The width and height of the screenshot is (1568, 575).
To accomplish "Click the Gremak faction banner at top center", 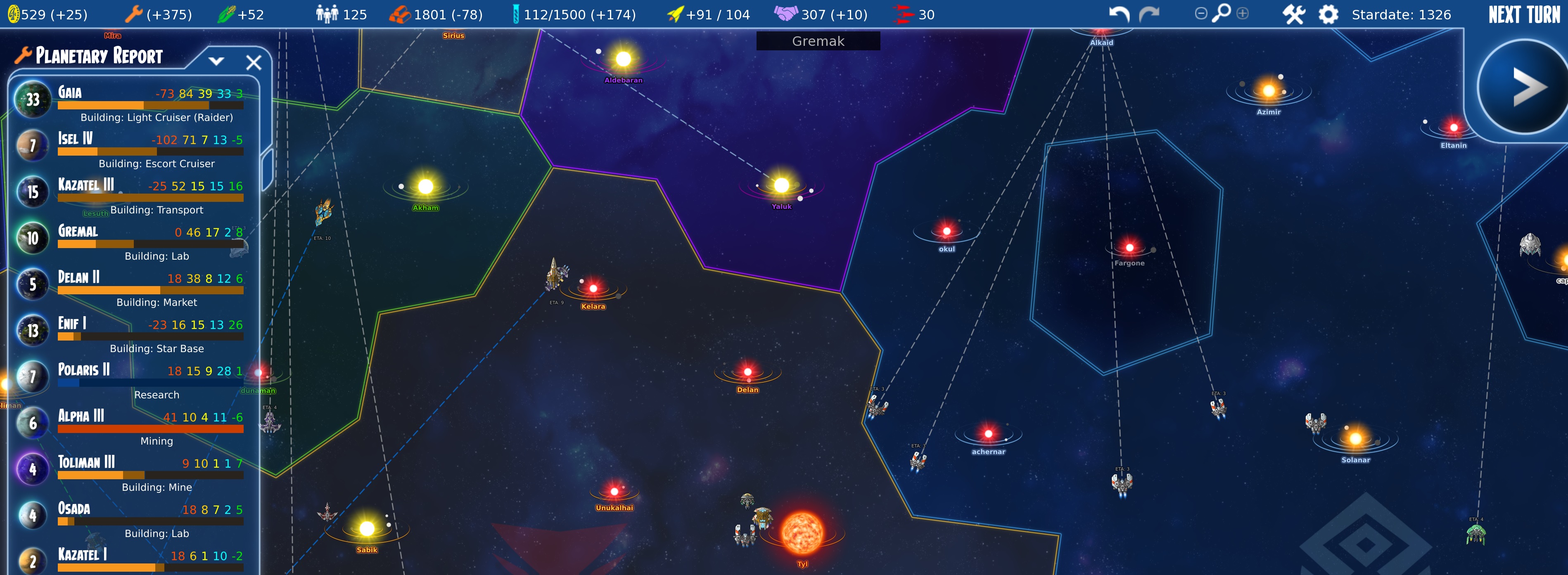I will pyautogui.click(x=818, y=41).
